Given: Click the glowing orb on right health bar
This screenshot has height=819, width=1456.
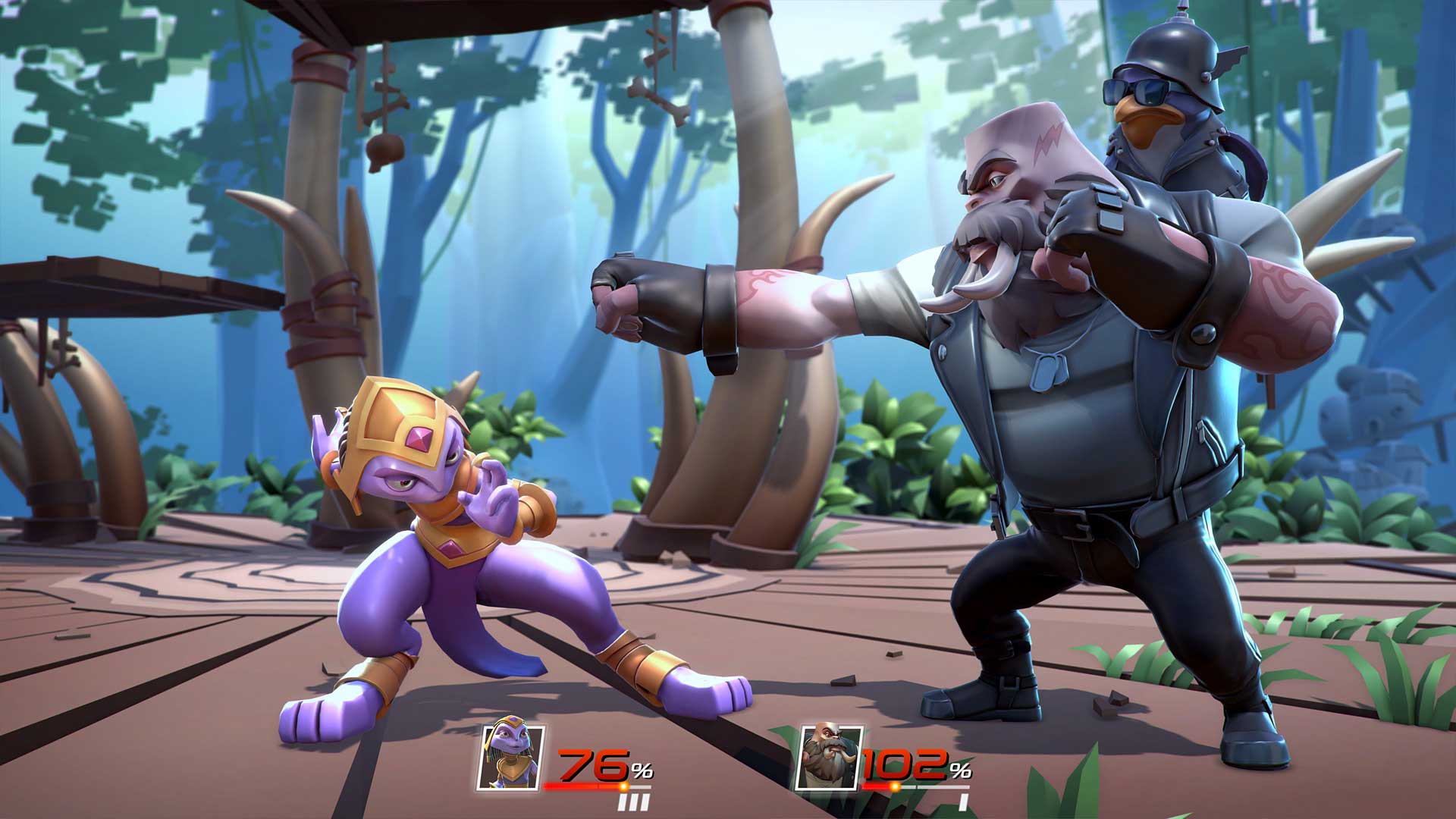Looking at the screenshot, I should coord(896,786).
